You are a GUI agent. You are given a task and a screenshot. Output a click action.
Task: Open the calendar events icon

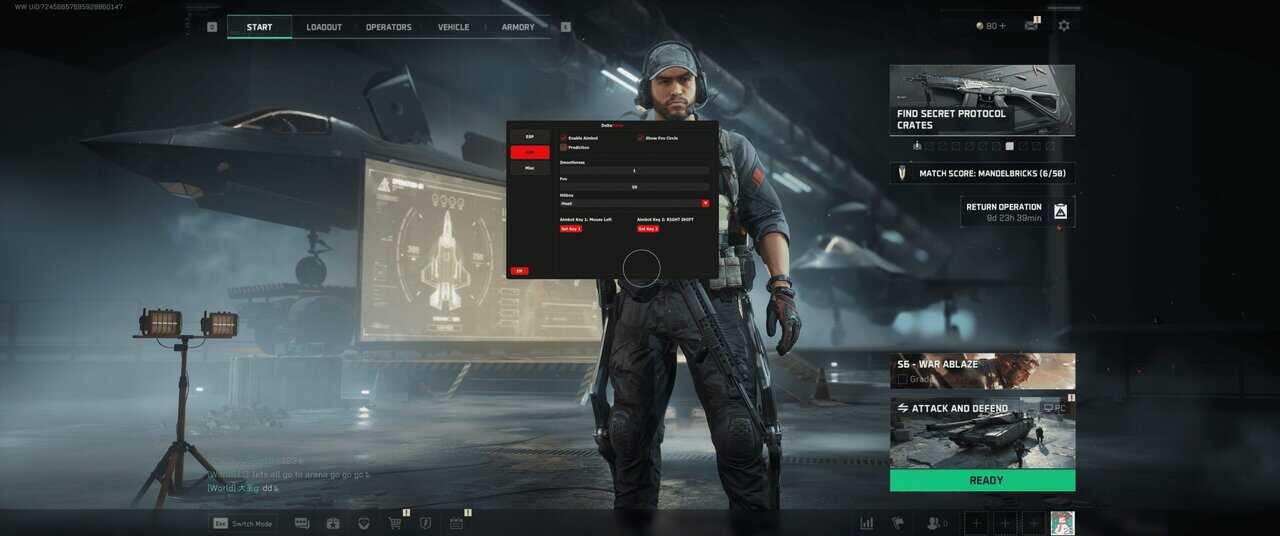tap(456, 523)
